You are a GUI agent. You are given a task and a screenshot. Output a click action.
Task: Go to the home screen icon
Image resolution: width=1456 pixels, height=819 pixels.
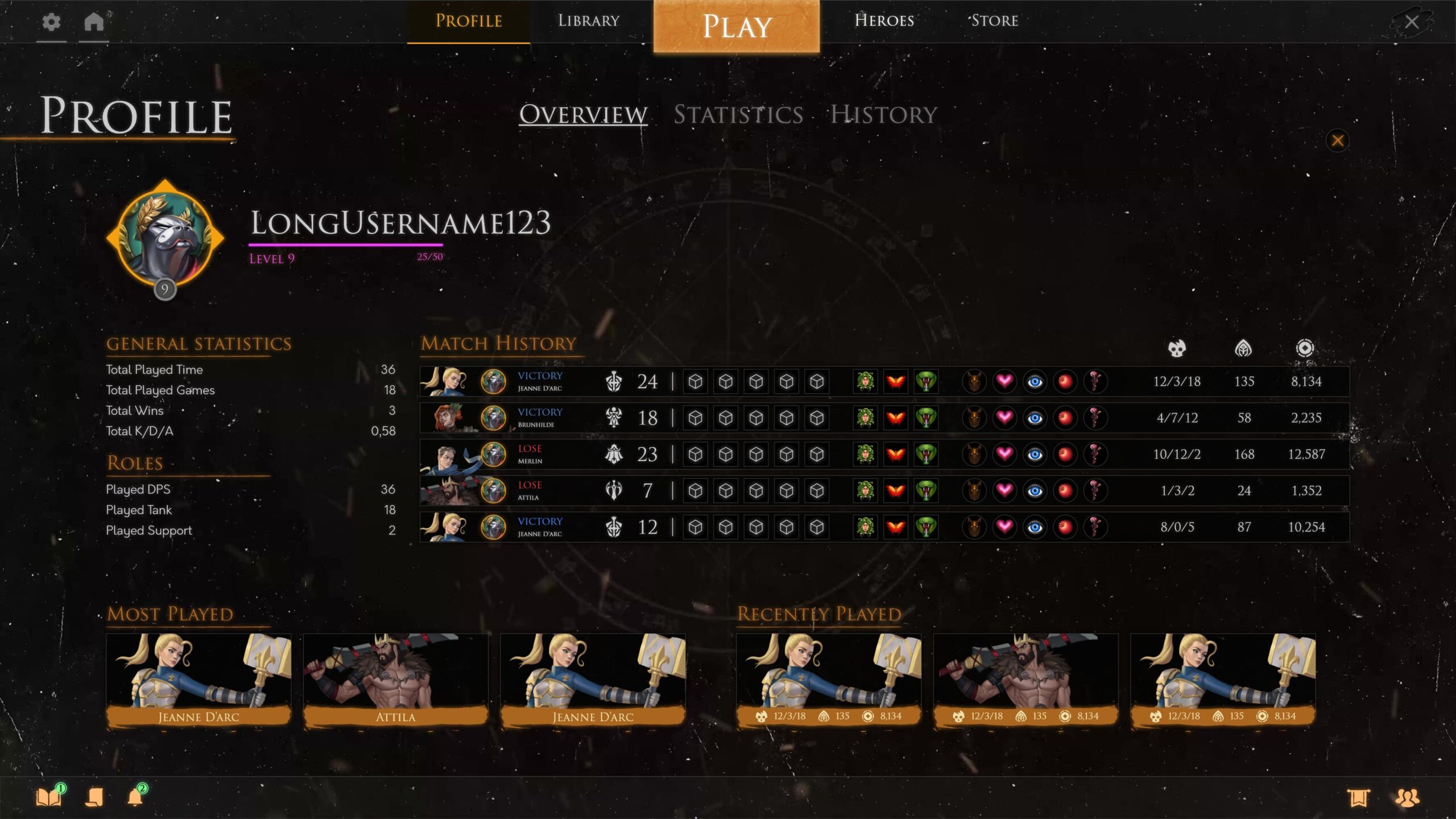94,23
